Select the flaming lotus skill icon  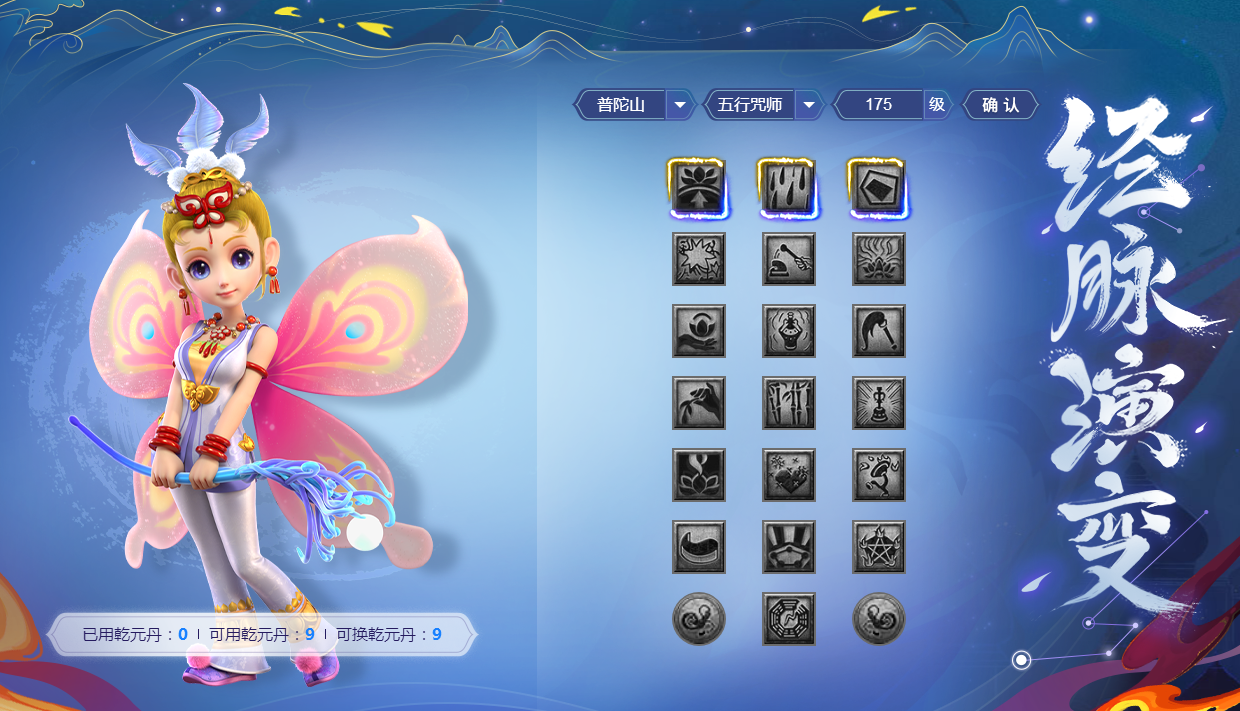point(878,259)
